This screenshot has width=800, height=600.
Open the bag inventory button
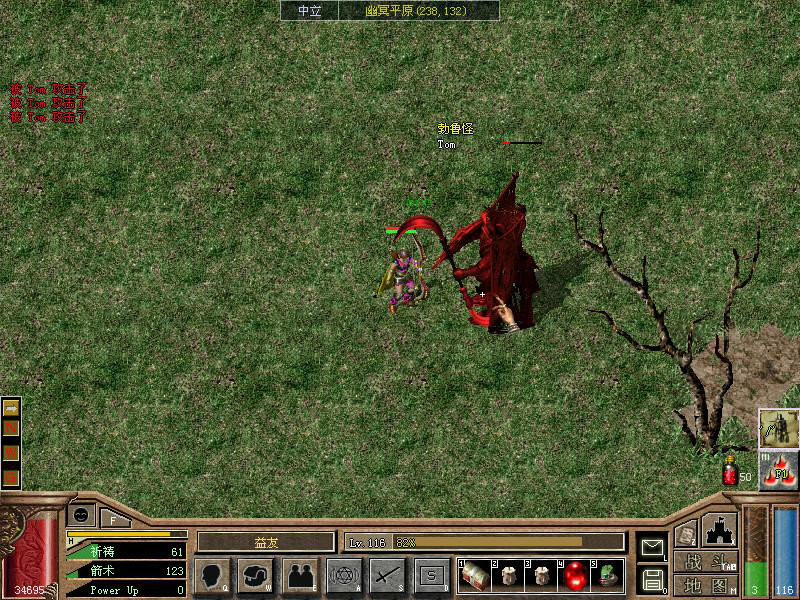[x=255, y=575]
